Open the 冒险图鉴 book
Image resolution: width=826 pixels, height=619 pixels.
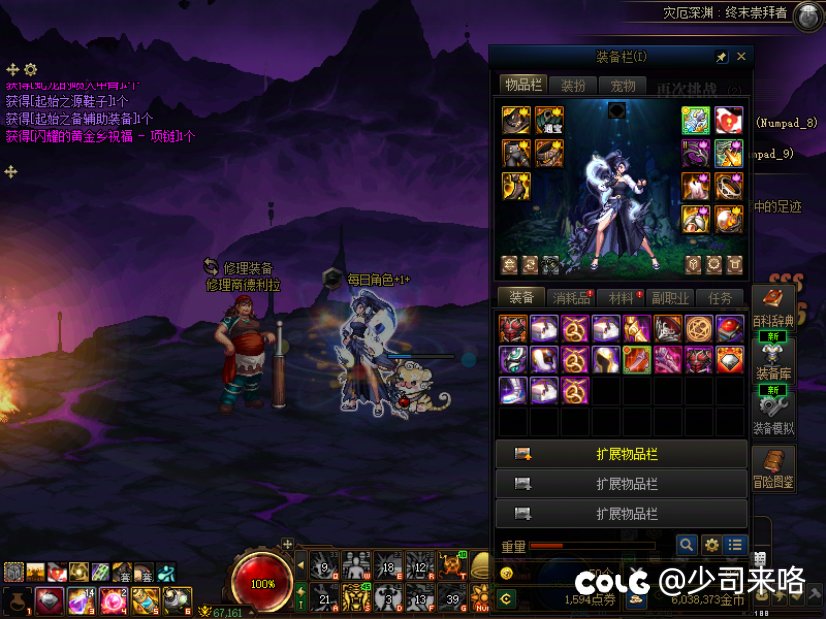772,468
